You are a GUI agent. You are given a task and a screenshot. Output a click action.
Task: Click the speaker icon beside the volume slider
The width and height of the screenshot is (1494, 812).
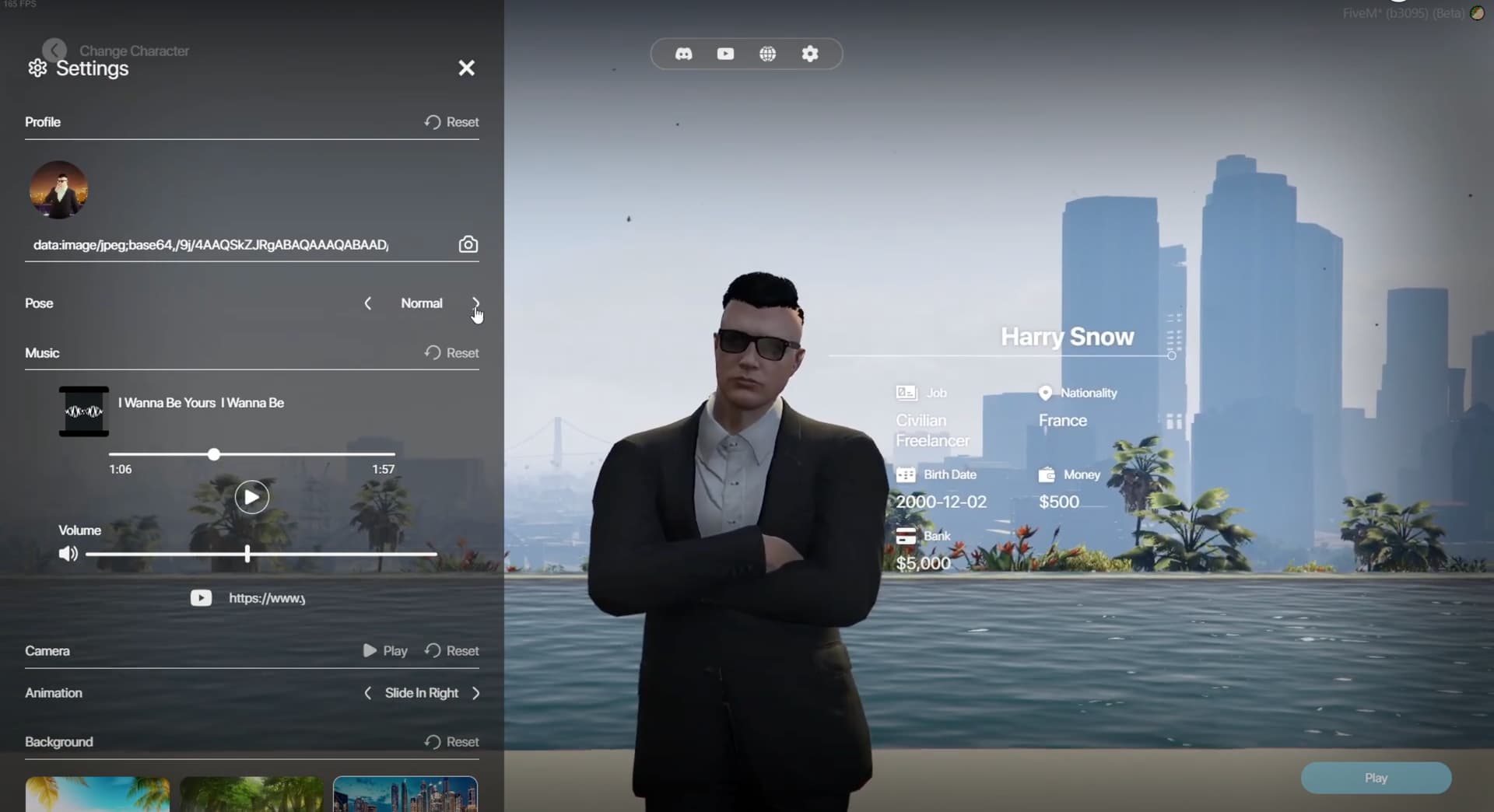click(68, 554)
